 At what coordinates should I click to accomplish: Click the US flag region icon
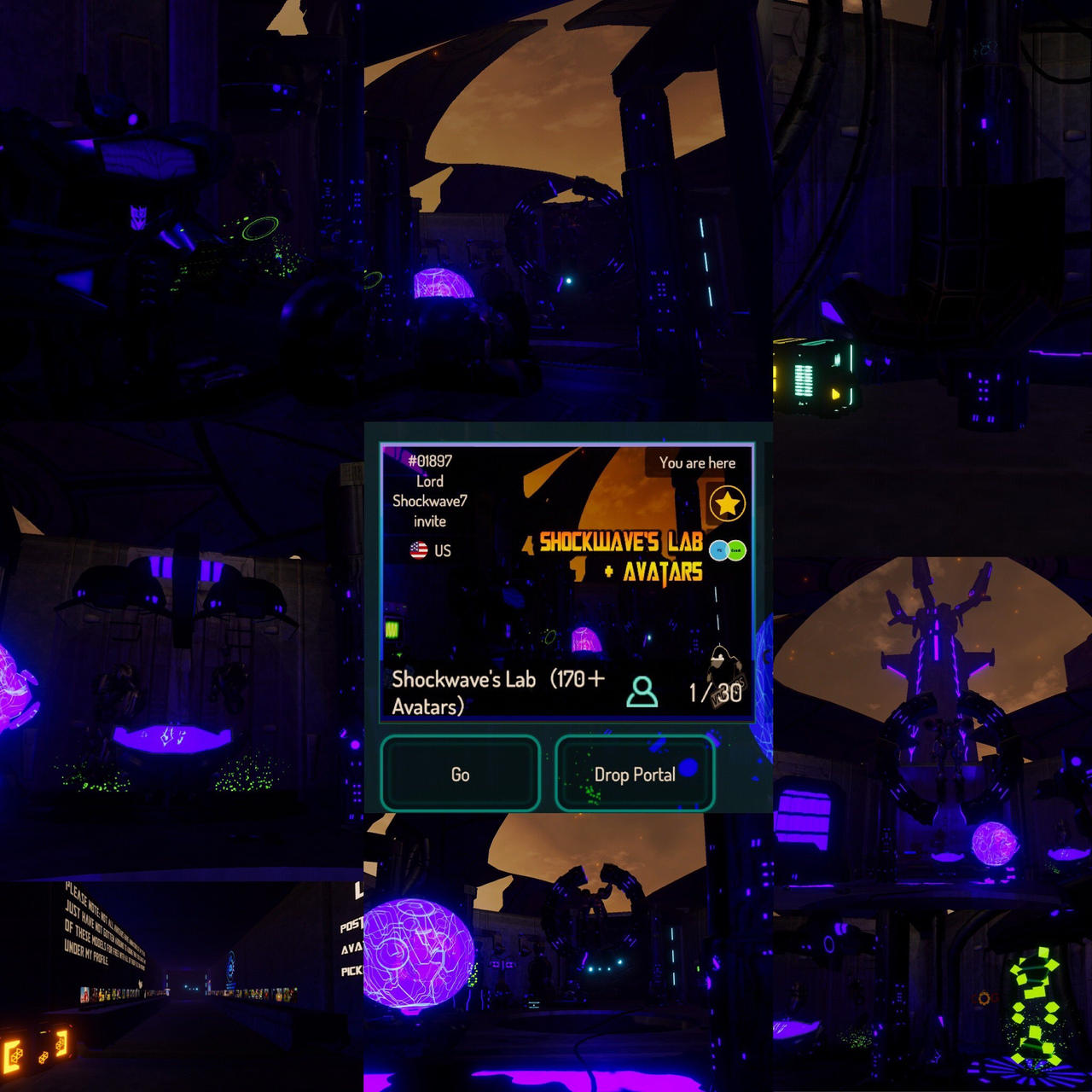pyautogui.click(x=418, y=549)
